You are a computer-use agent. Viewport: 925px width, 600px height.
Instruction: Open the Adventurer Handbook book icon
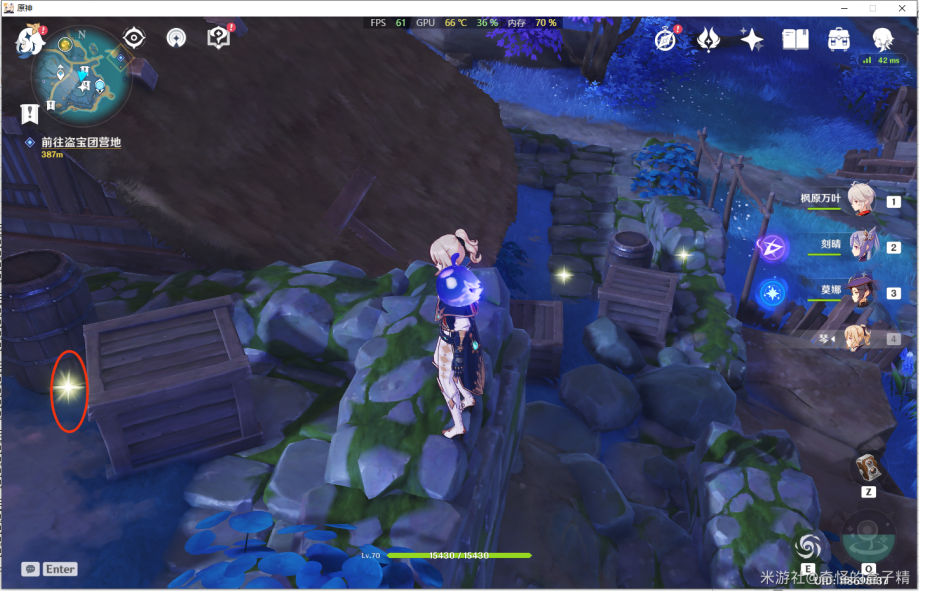click(795, 39)
